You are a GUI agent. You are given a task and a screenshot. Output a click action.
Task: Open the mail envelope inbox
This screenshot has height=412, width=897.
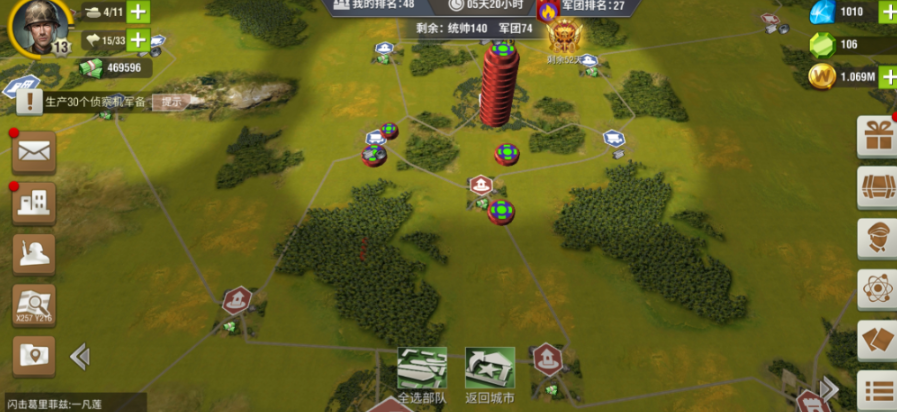coord(34,152)
